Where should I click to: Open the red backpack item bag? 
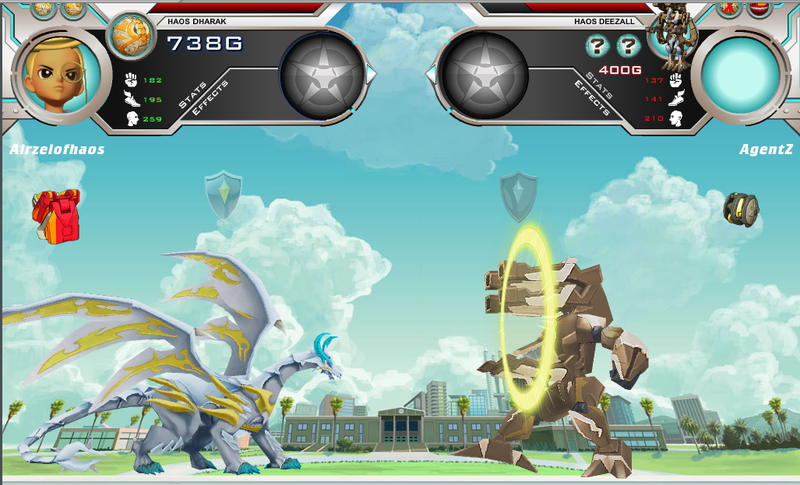pos(56,214)
